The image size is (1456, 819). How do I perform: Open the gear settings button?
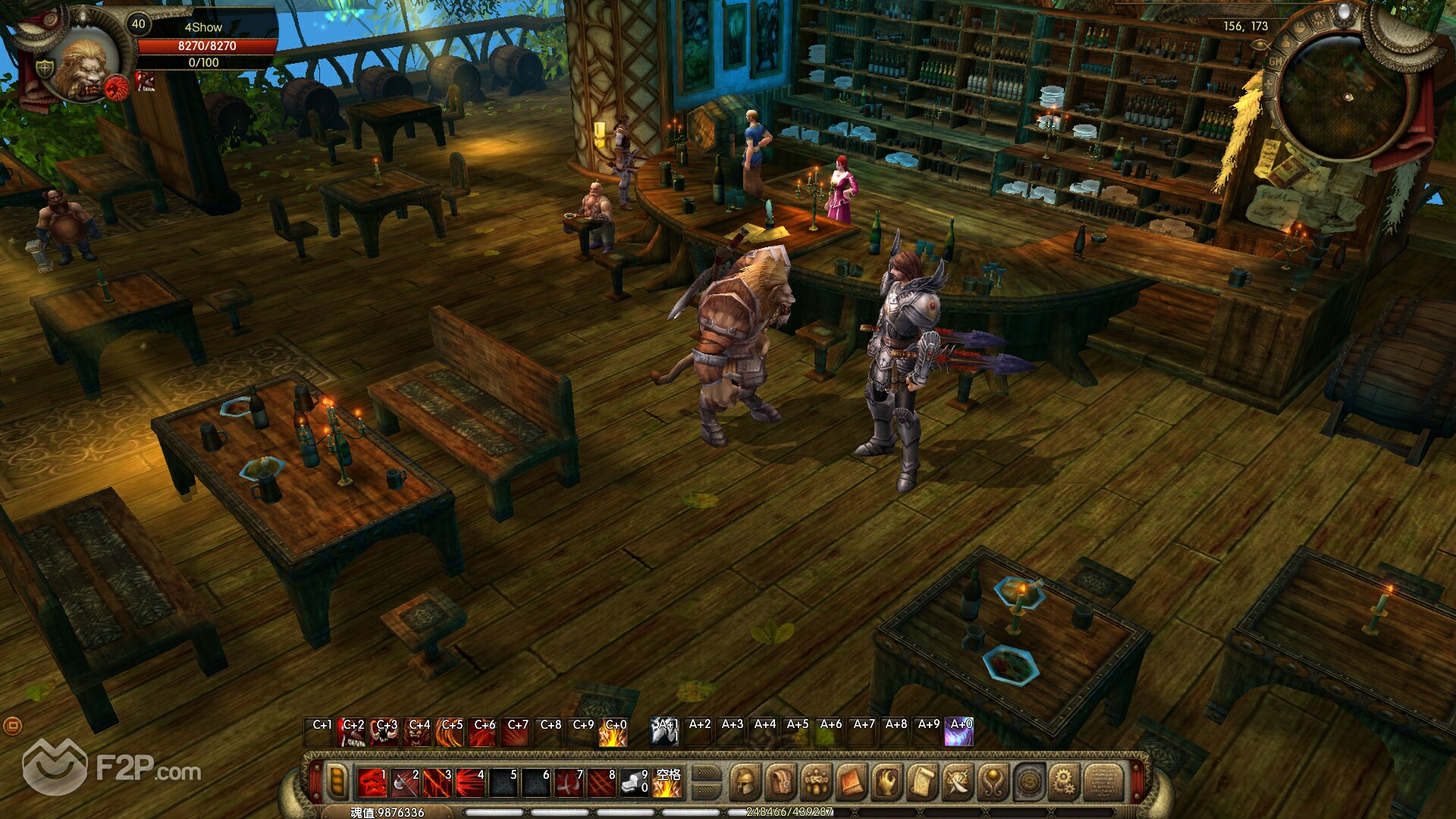[x=1064, y=781]
